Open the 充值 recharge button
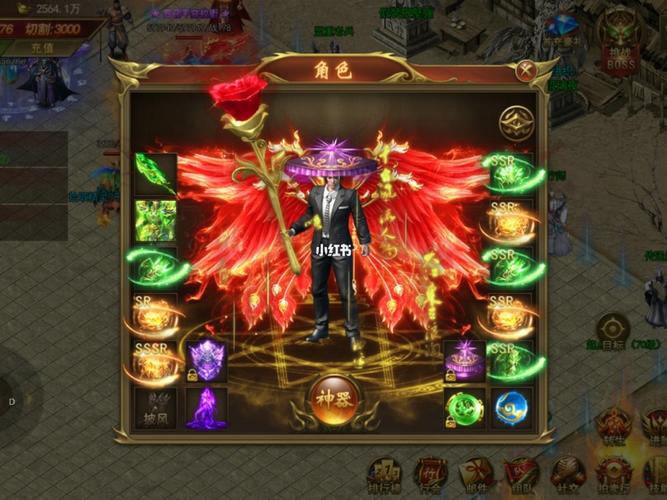The image size is (667, 500). (41, 47)
